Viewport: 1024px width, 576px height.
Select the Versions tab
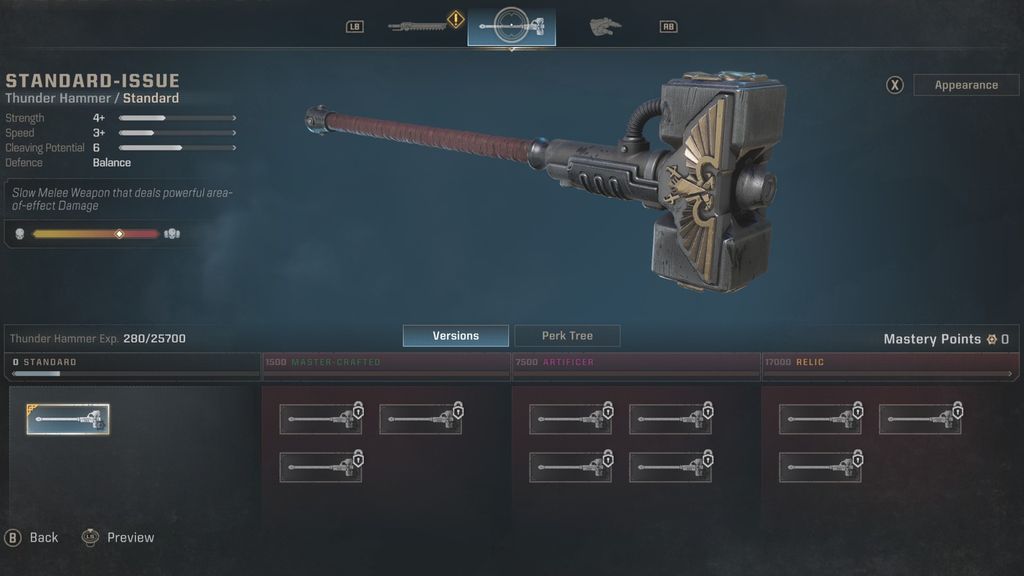455,336
